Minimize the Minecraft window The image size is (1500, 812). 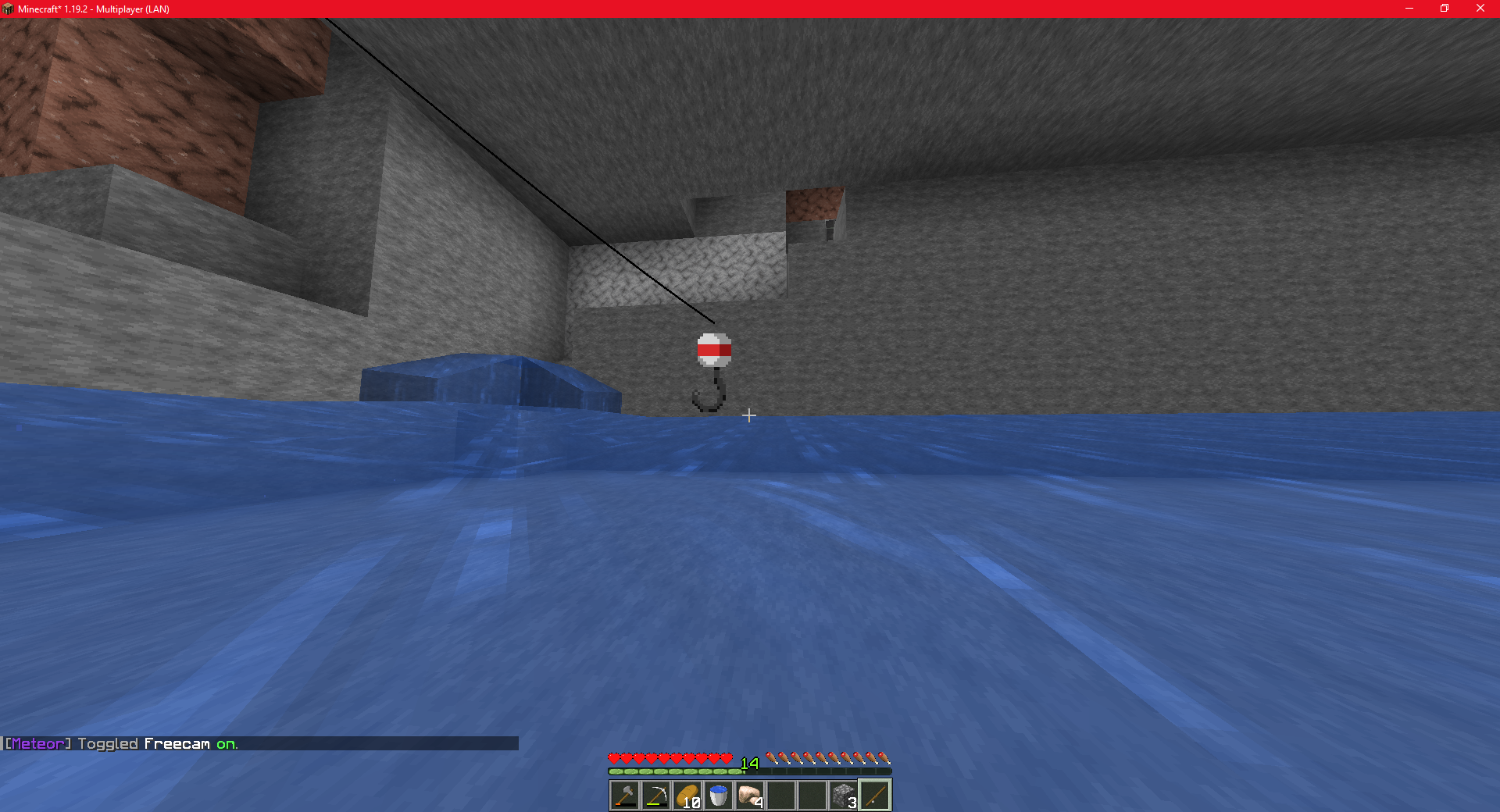click(x=1409, y=9)
